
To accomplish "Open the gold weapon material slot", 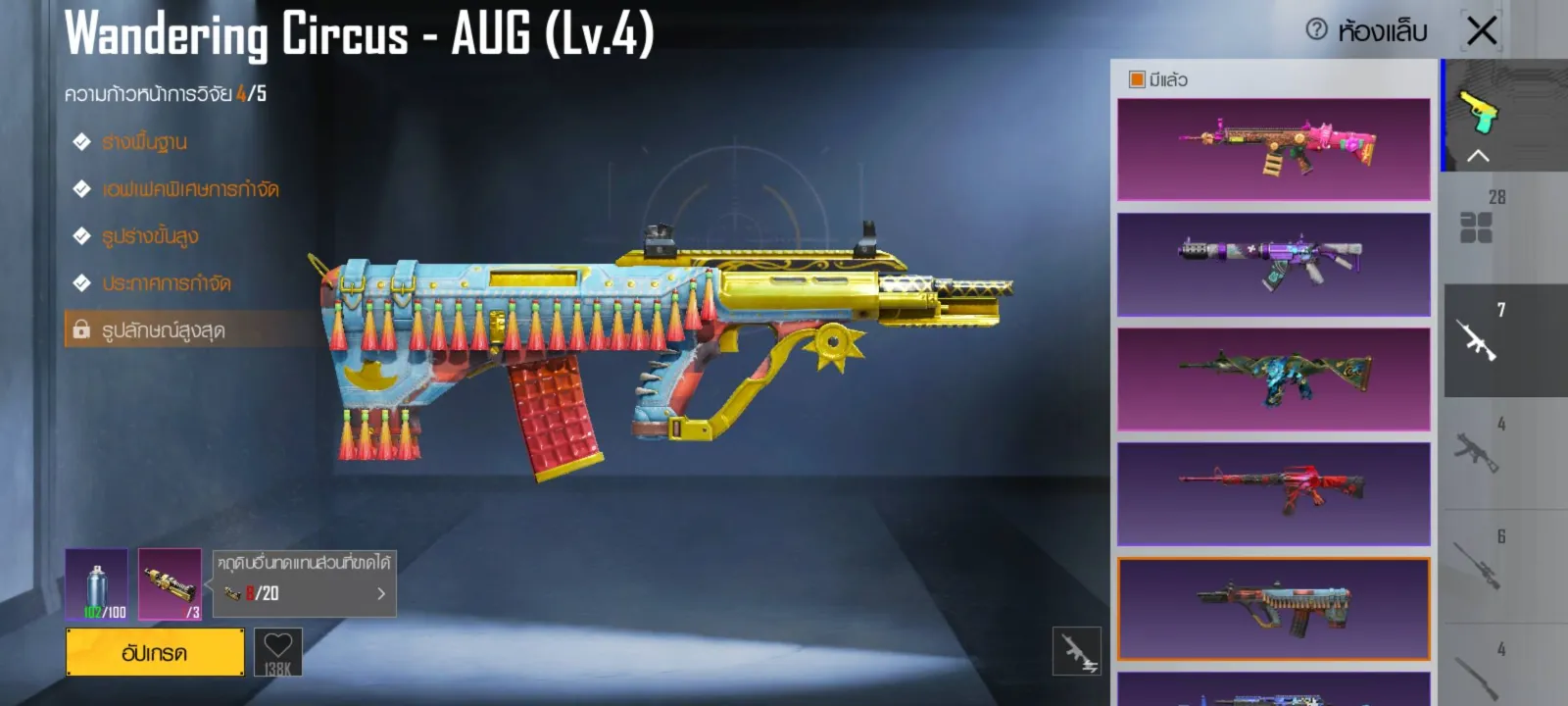I will click(170, 584).
